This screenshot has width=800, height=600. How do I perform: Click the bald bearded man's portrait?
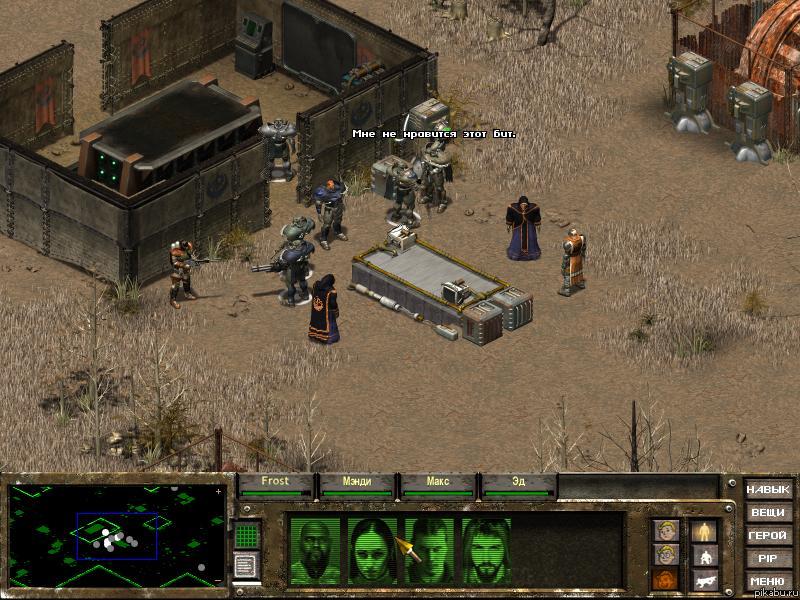coord(314,551)
